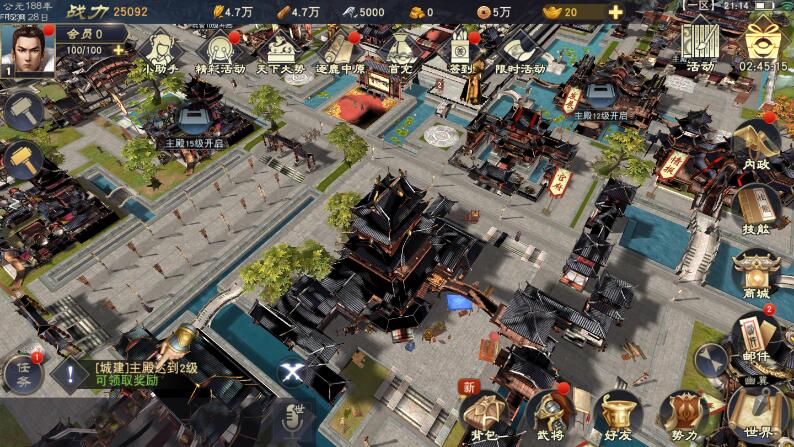The height and width of the screenshot is (447, 794).
Task: Show the 天下大势 panel
Action: tap(281, 52)
